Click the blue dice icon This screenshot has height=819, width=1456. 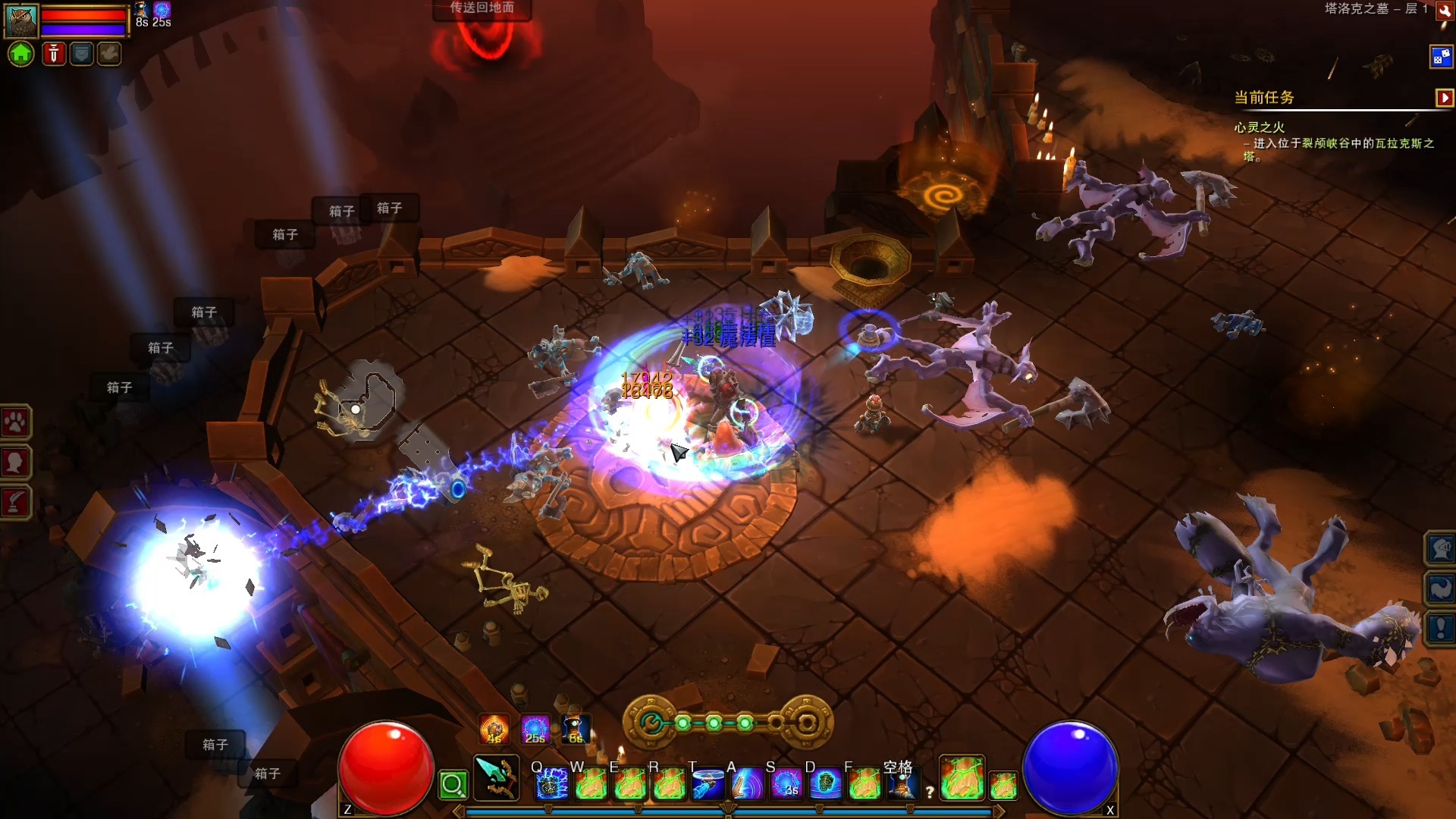(1440, 57)
